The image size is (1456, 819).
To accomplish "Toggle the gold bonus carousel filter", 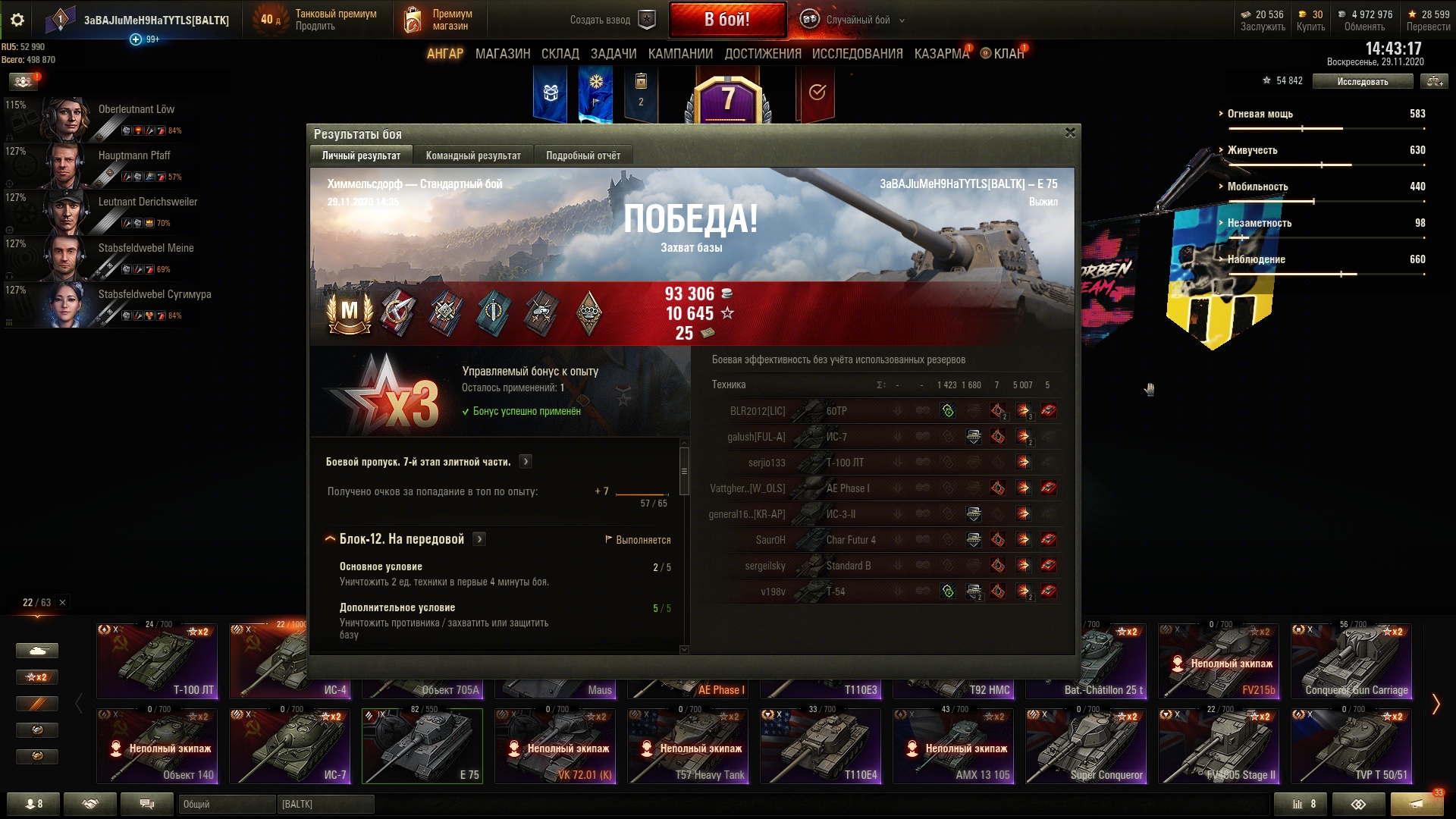I will 36,757.
